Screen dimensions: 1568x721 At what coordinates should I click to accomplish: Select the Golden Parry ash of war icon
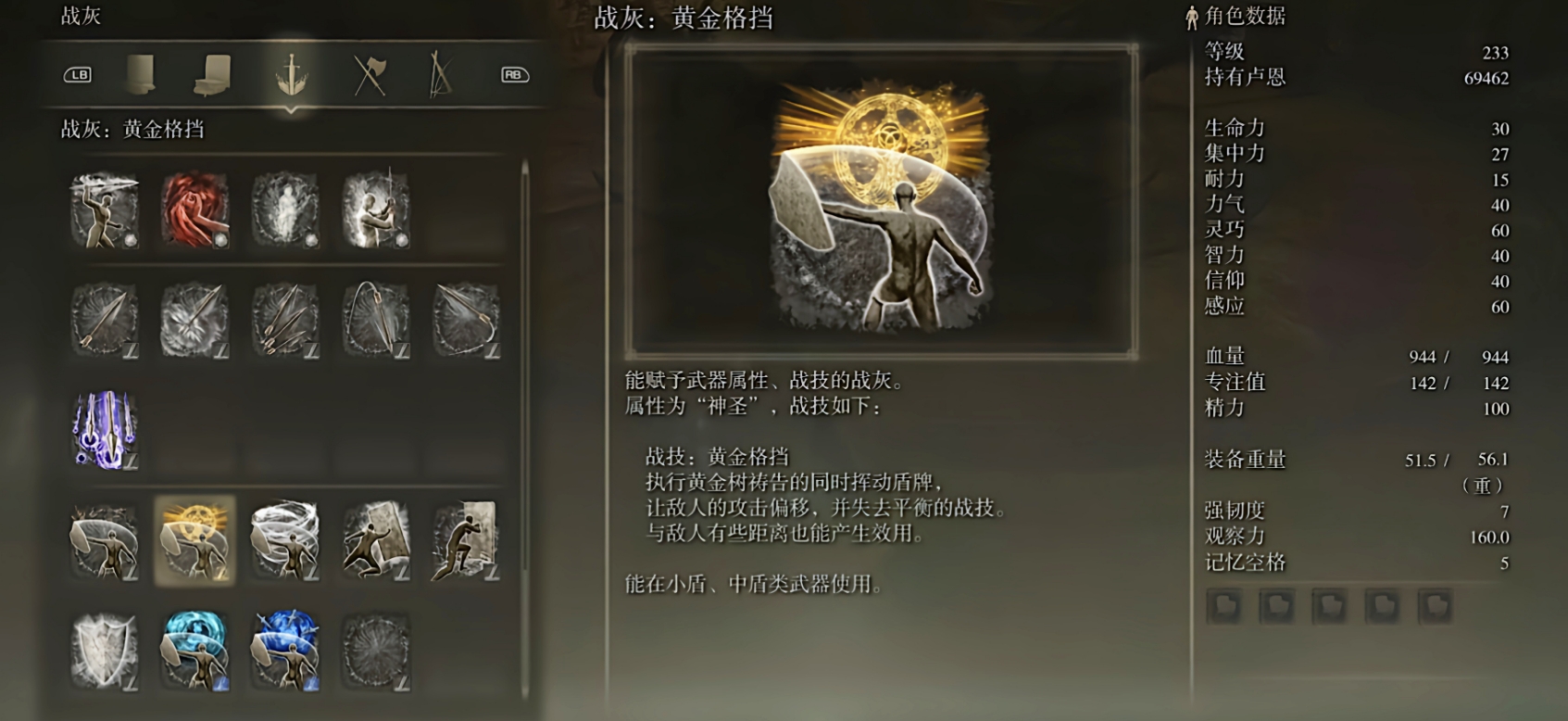(194, 542)
